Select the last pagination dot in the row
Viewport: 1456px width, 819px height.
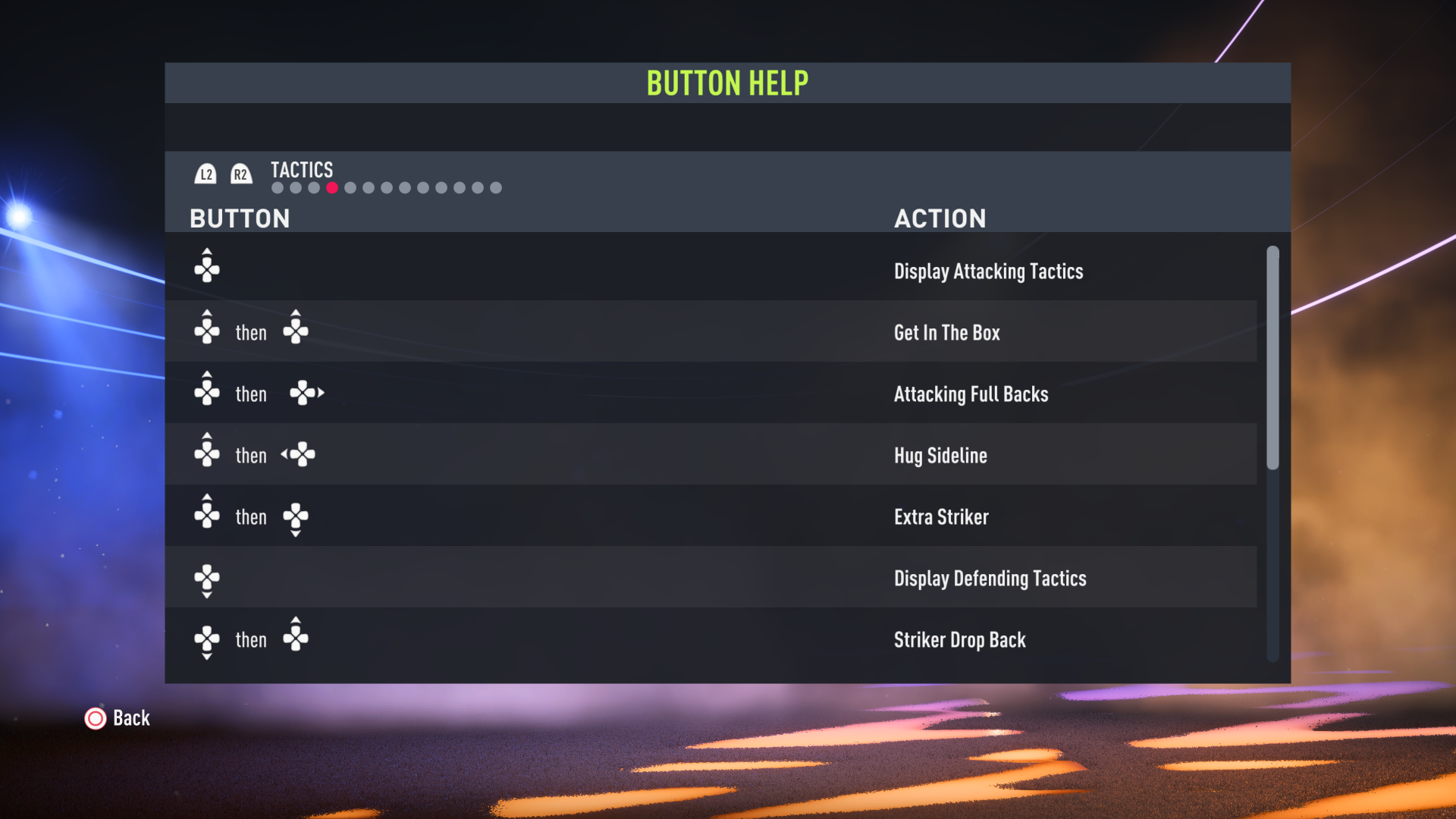point(496,187)
